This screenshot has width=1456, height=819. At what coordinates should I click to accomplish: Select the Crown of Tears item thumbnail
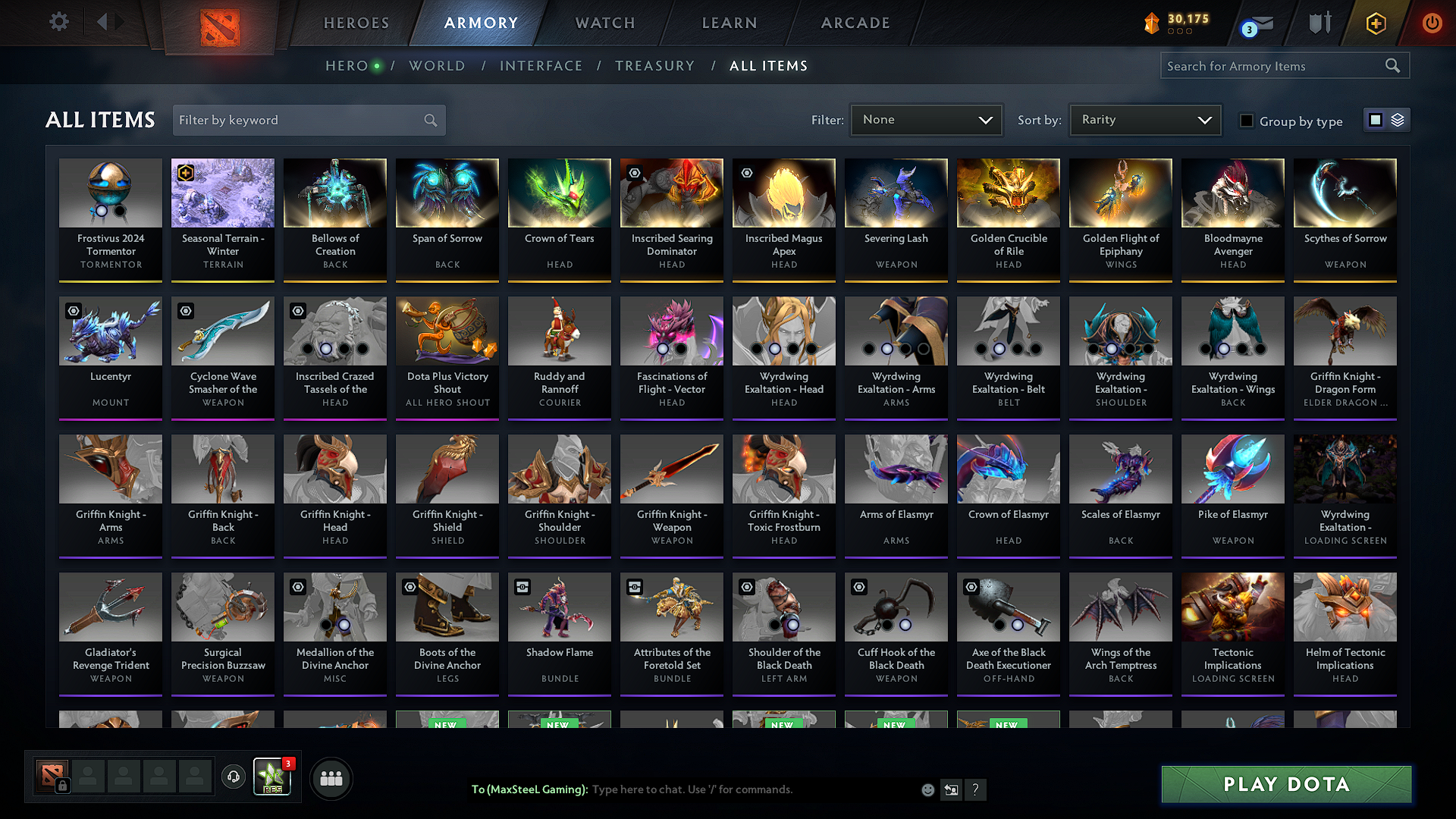[559, 193]
